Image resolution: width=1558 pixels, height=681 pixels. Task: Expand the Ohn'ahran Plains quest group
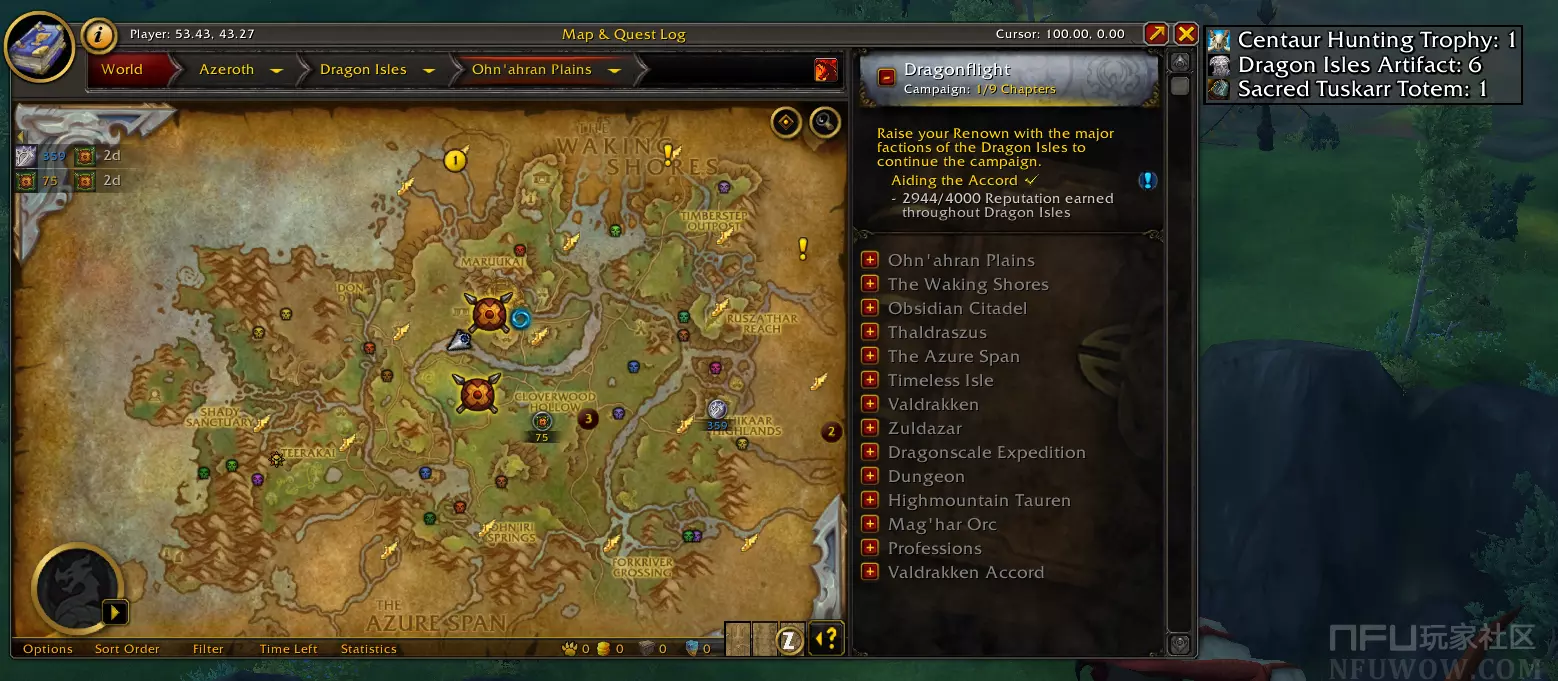coord(870,260)
